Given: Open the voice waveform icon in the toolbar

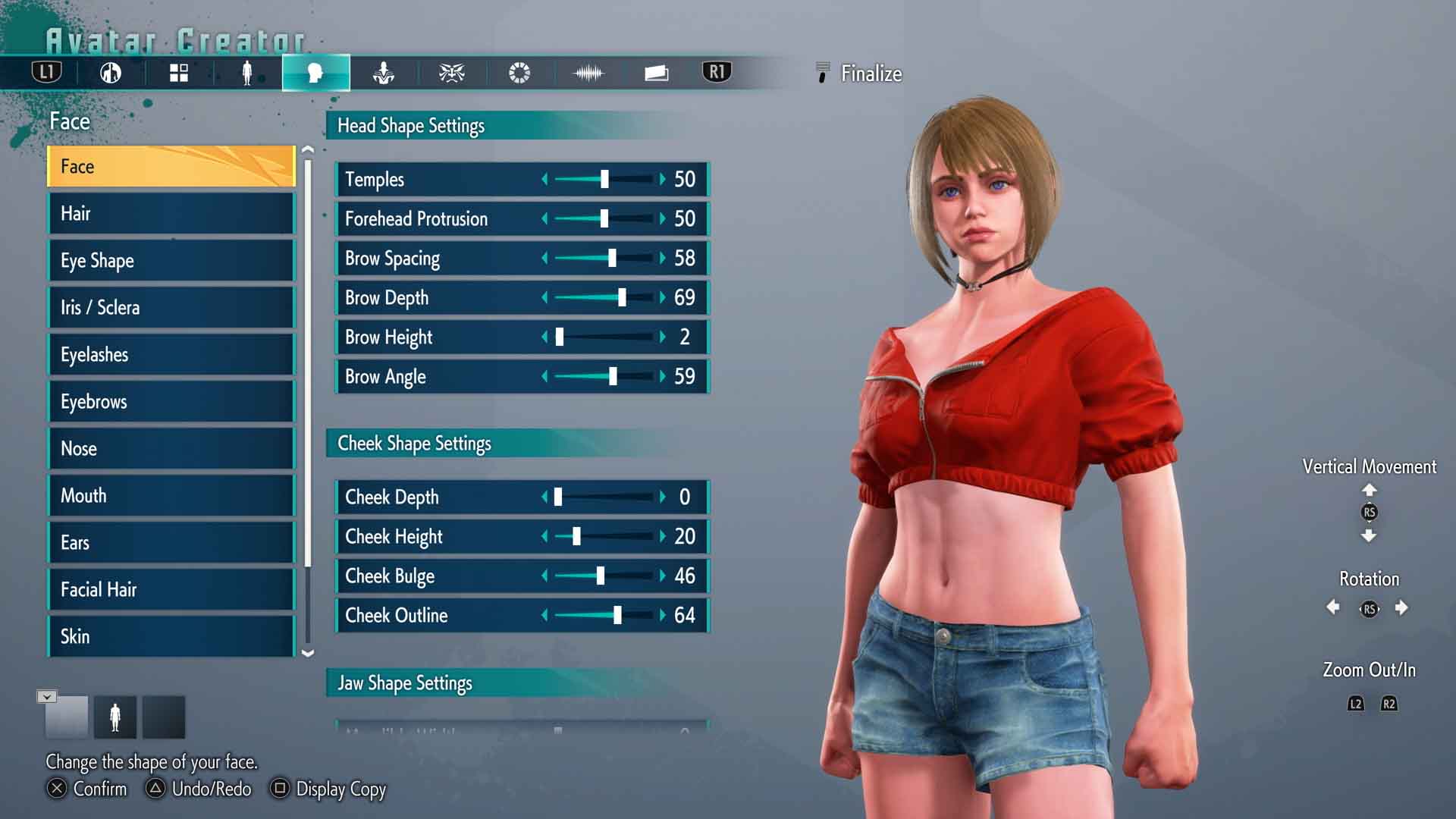Looking at the screenshot, I should click(x=588, y=73).
